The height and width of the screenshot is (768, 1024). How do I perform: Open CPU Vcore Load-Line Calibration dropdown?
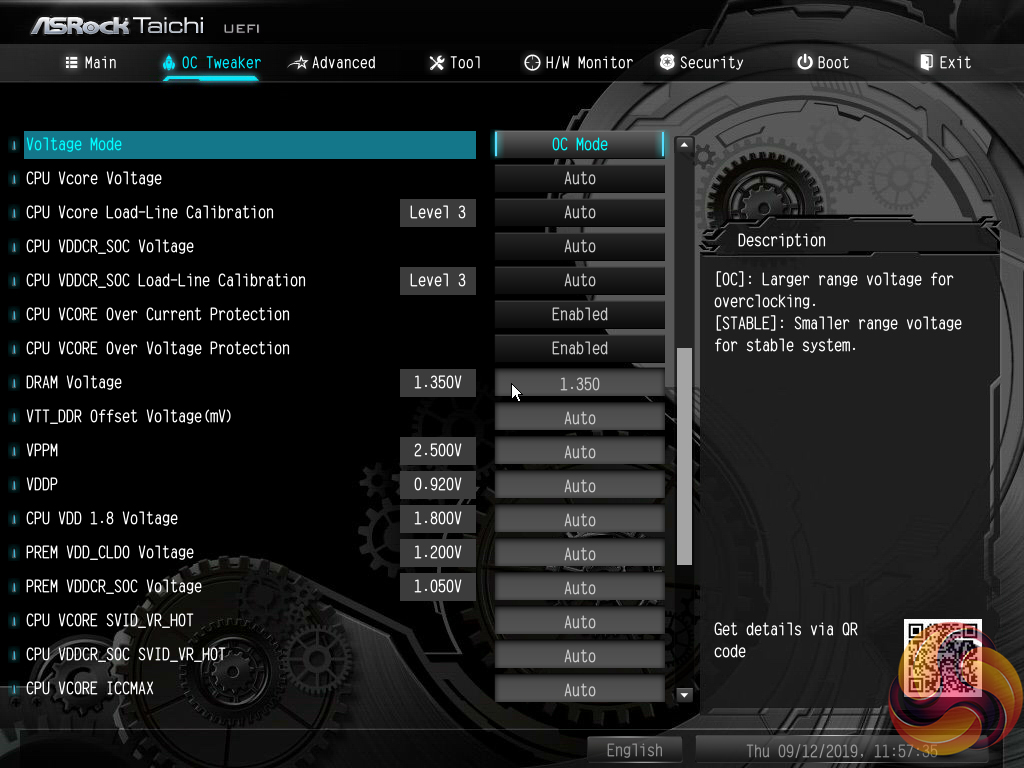pos(579,212)
